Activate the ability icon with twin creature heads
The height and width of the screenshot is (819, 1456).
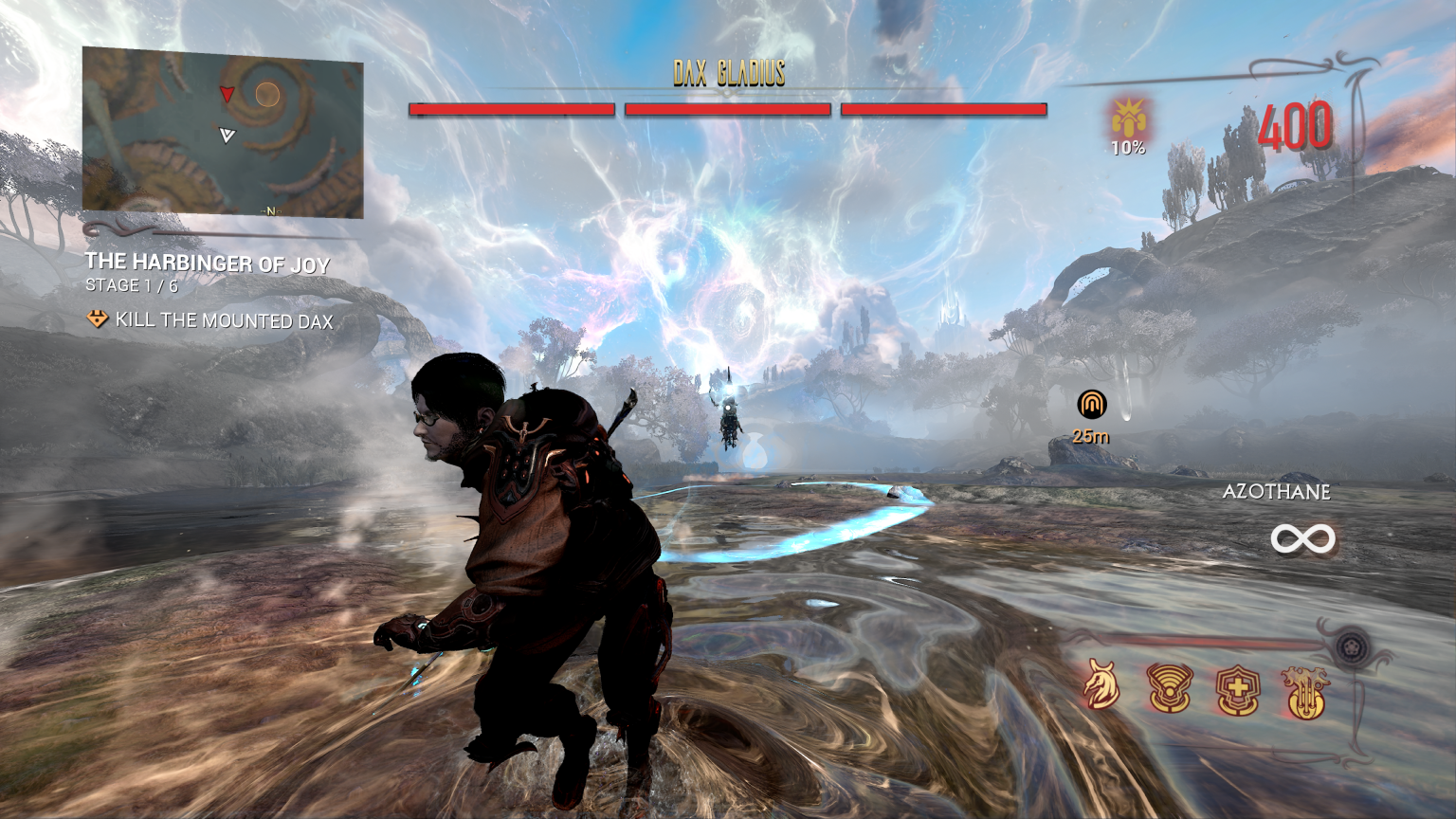[x=1305, y=692]
